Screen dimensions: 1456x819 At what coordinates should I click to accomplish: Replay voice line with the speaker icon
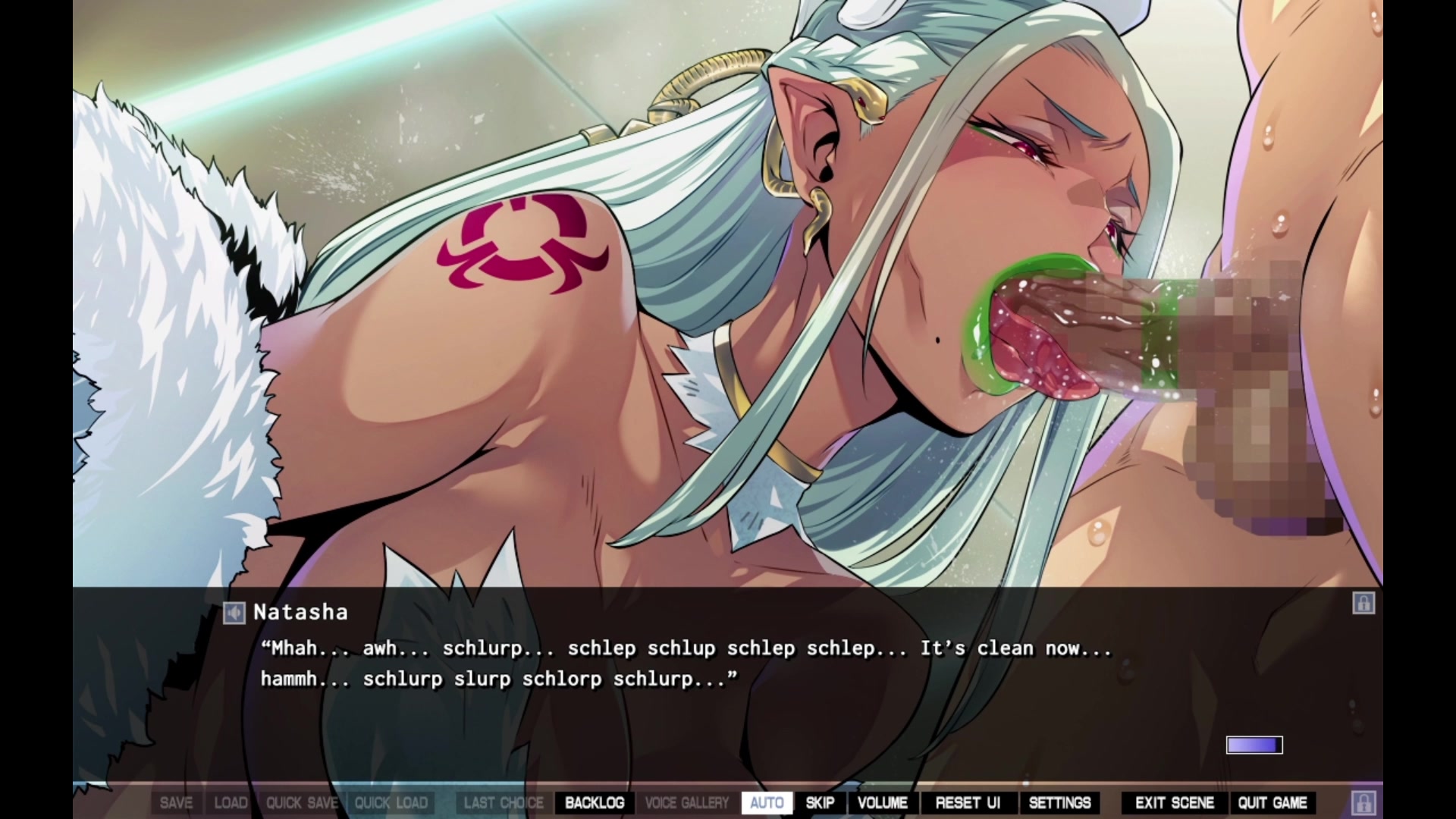pos(234,613)
